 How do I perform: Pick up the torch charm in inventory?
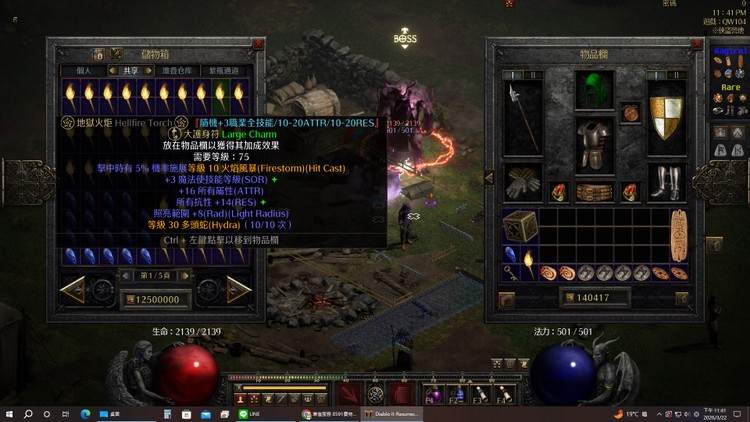tap(529, 264)
